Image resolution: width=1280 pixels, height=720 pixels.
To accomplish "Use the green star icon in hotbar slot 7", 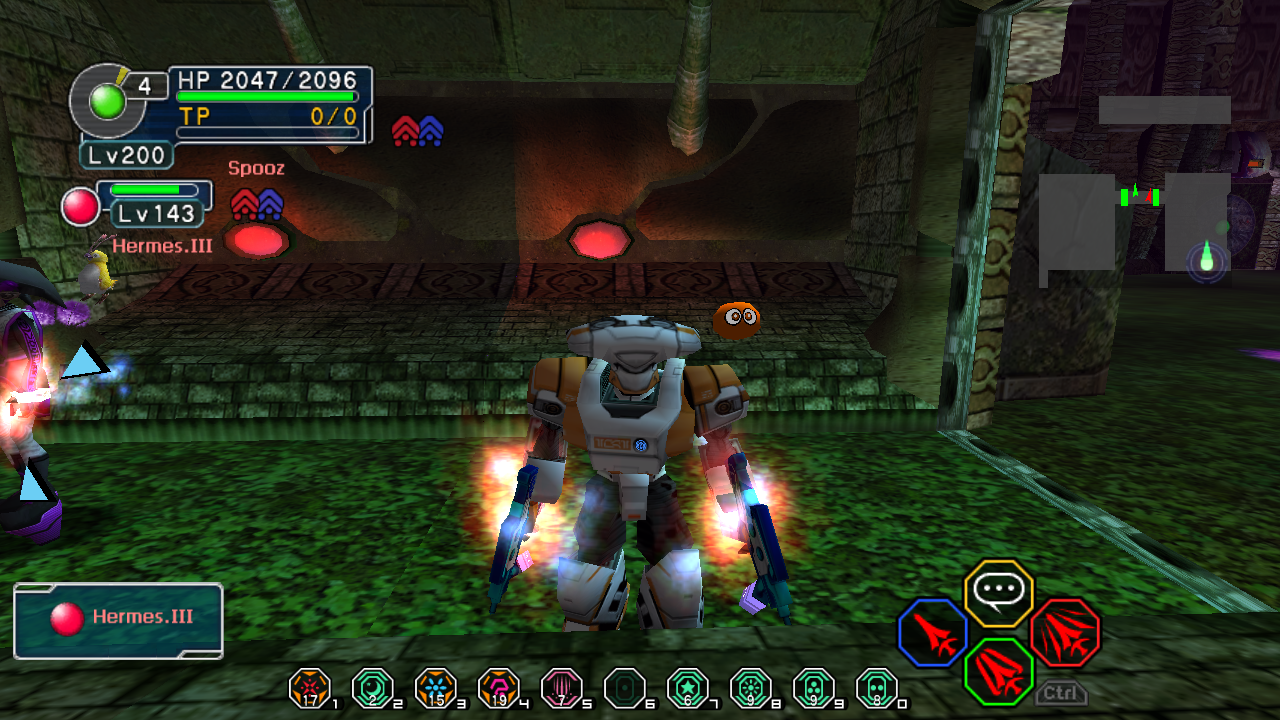I will pyautogui.click(x=687, y=687).
